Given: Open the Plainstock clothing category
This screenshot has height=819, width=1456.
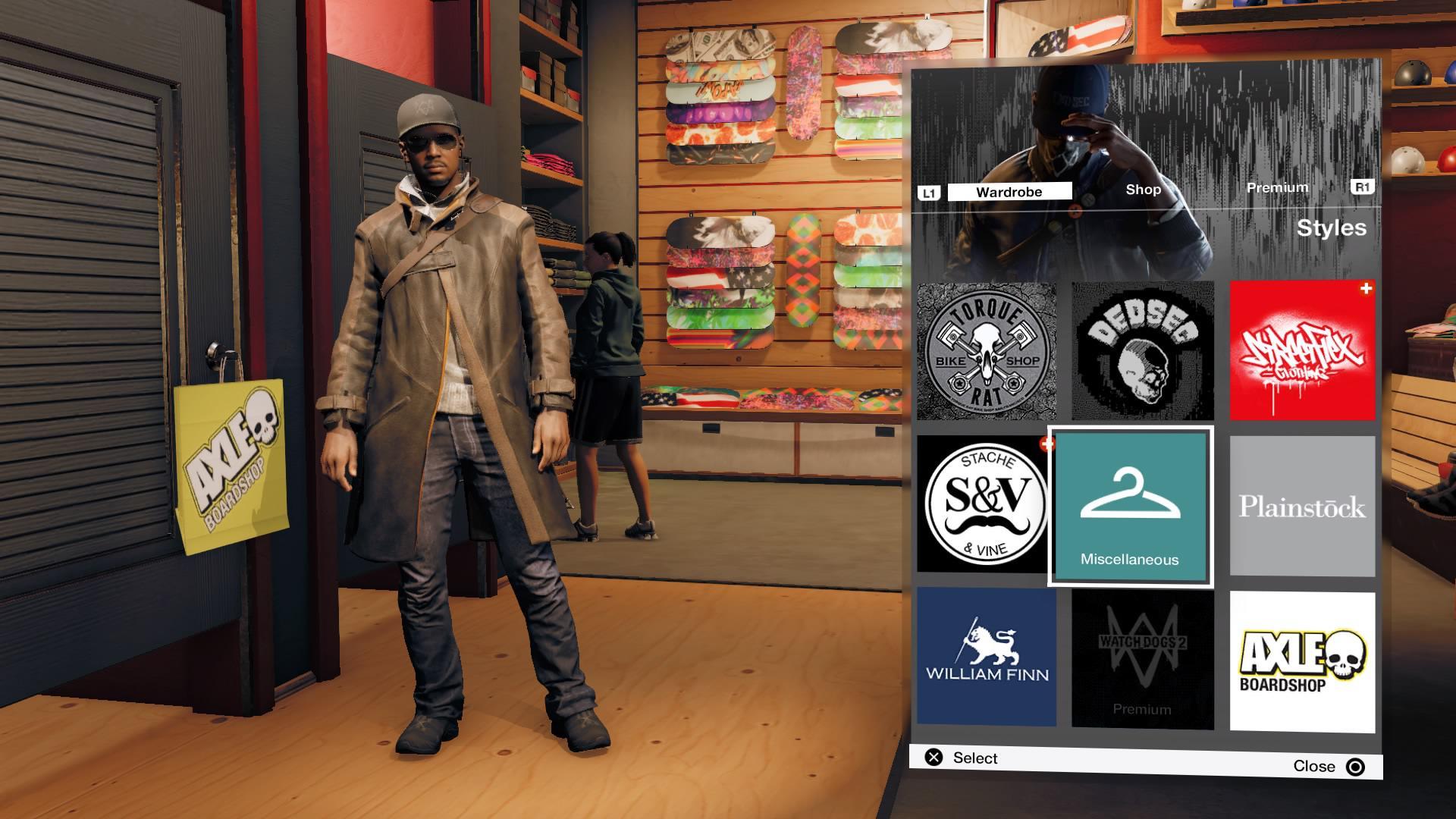Looking at the screenshot, I should pos(1301,504).
